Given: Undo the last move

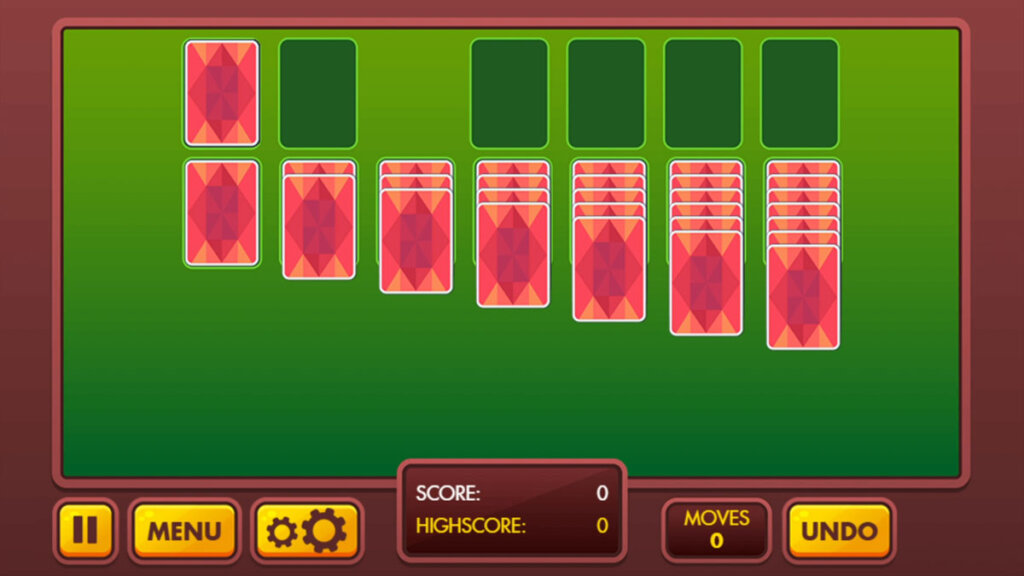Looking at the screenshot, I should (x=838, y=530).
